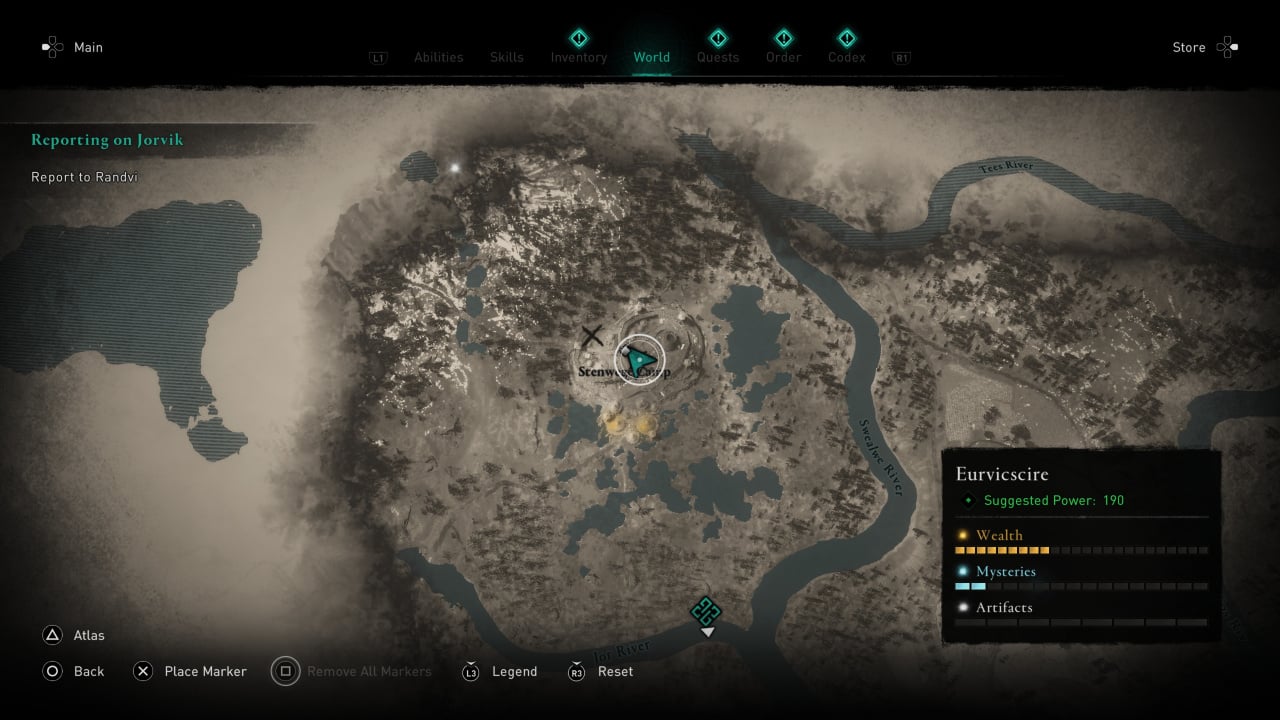Screen dimensions: 1280x720
Task: Go to the Inventory tab
Action: tap(578, 57)
